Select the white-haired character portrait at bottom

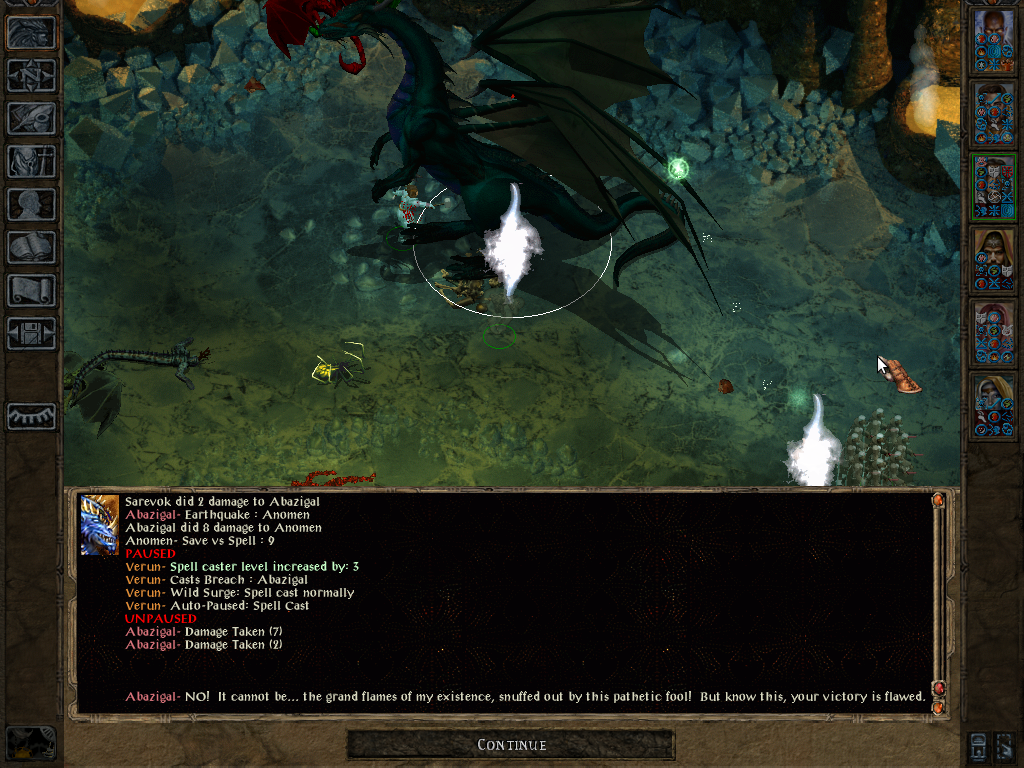(x=993, y=407)
